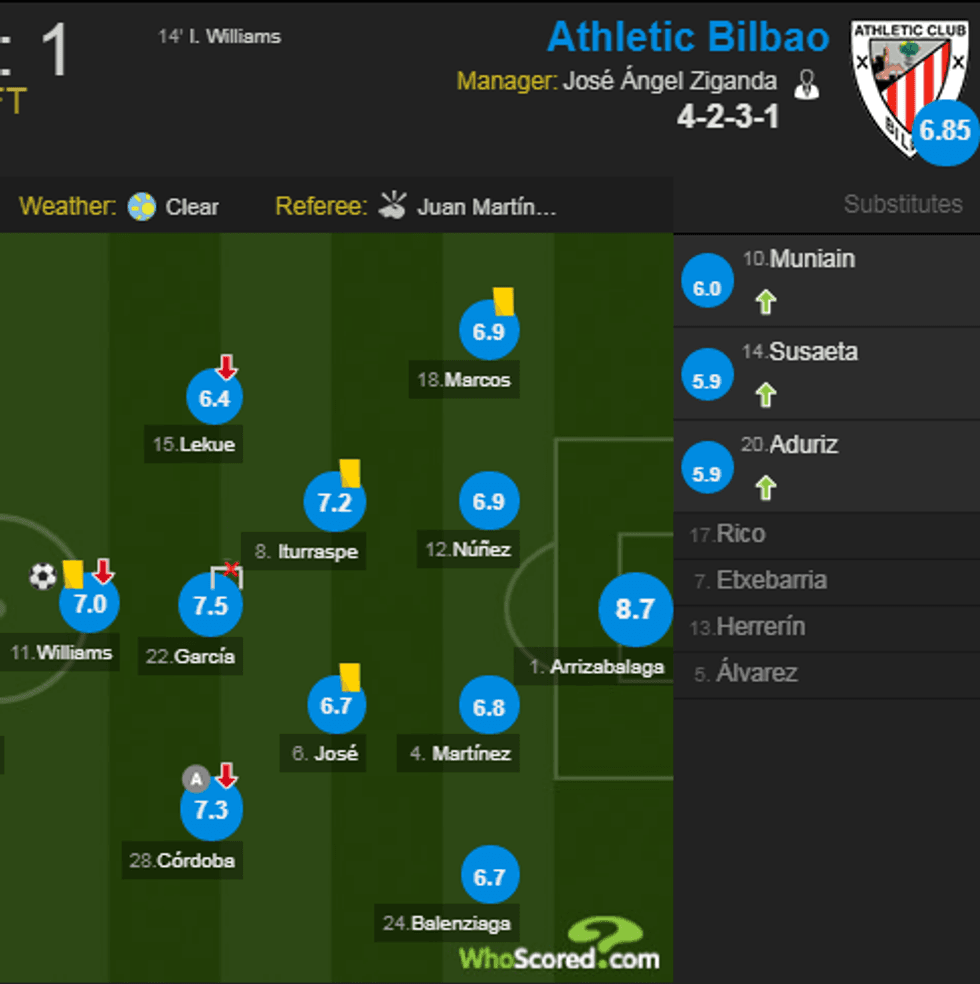Select Marcos's player rating bubble
The image size is (980, 984).
pyautogui.click(x=488, y=332)
